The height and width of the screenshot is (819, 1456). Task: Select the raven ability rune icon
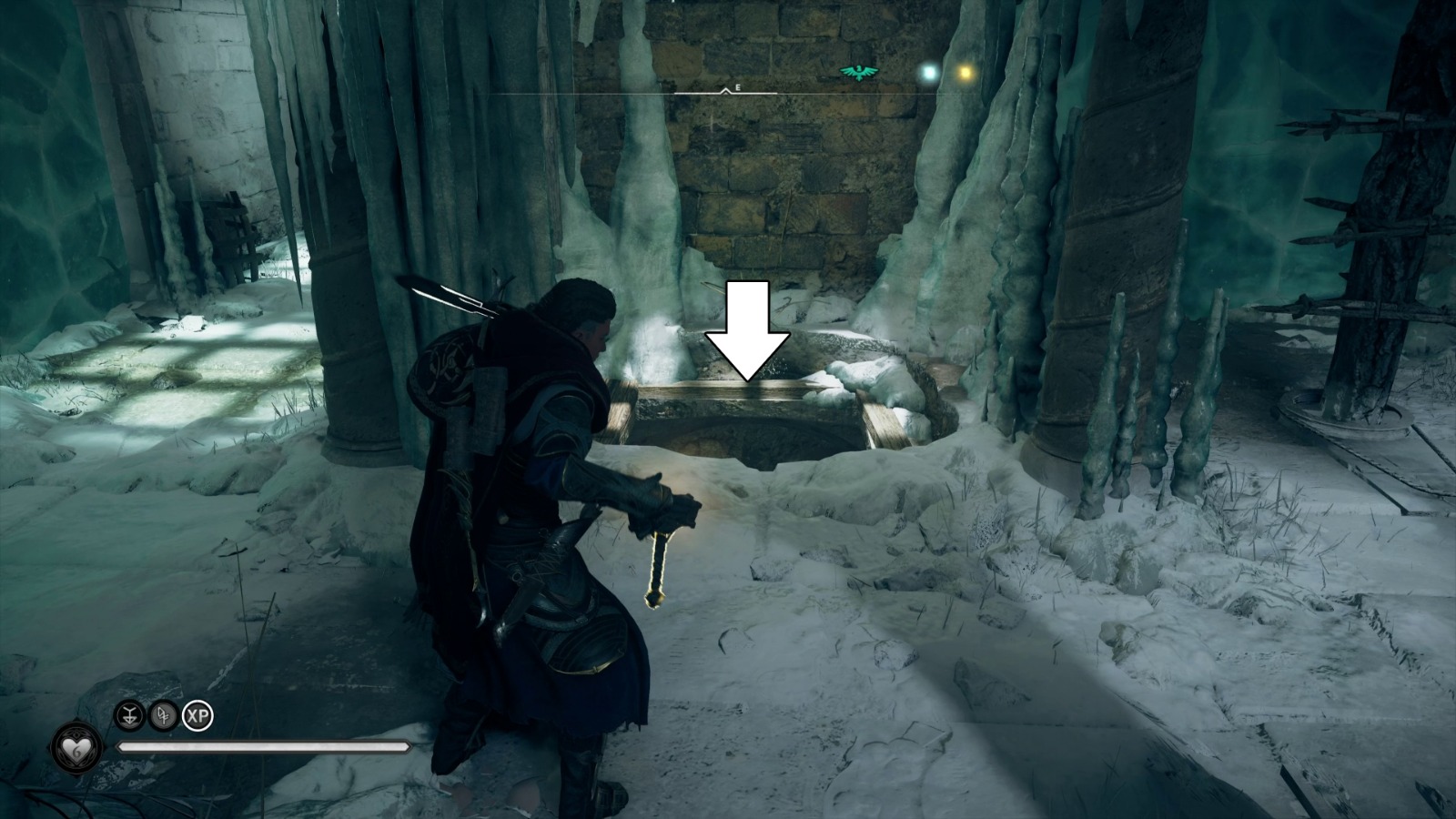(130, 714)
